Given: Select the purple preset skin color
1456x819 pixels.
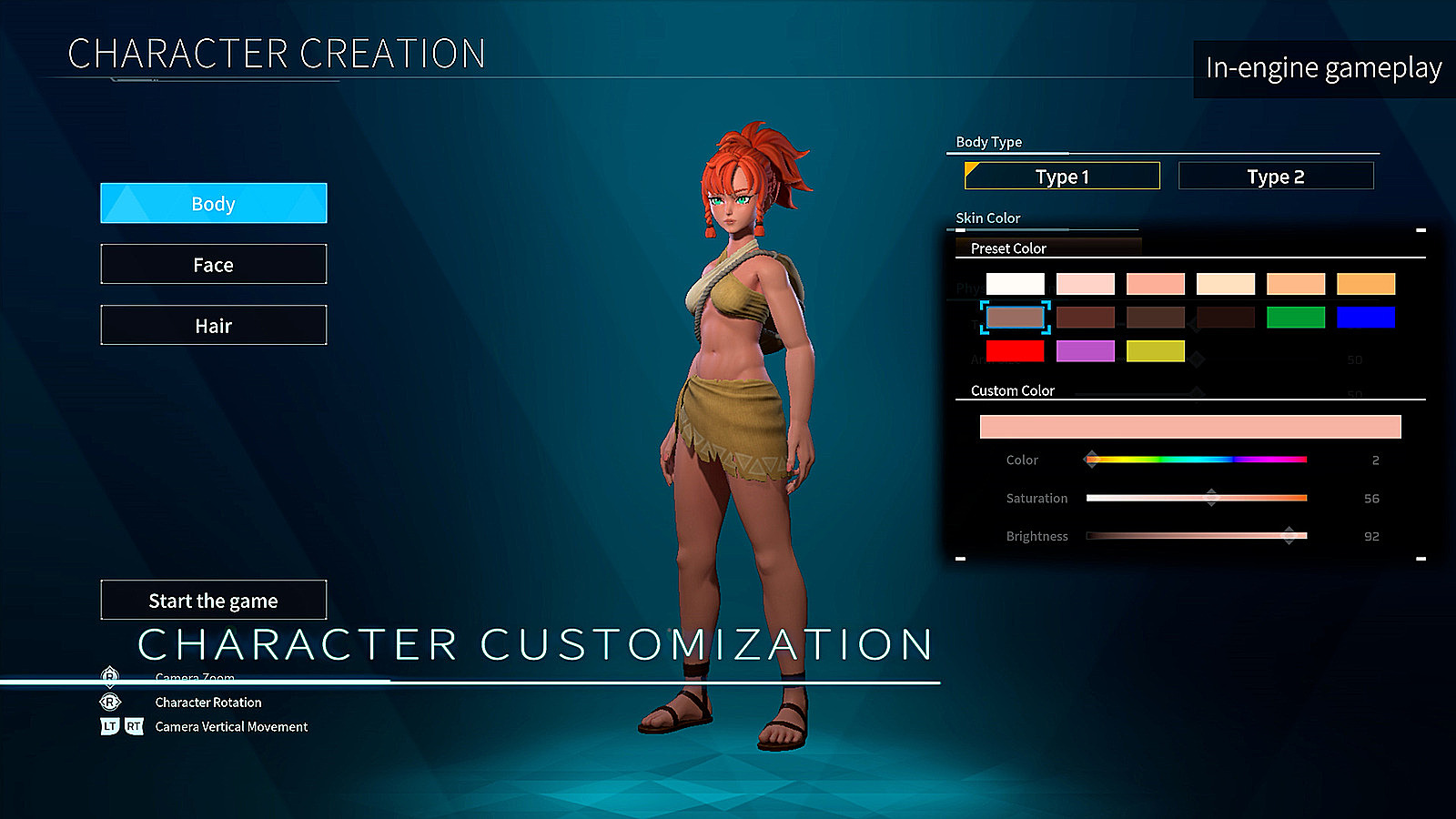Looking at the screenshot, I should point(1085,350).
